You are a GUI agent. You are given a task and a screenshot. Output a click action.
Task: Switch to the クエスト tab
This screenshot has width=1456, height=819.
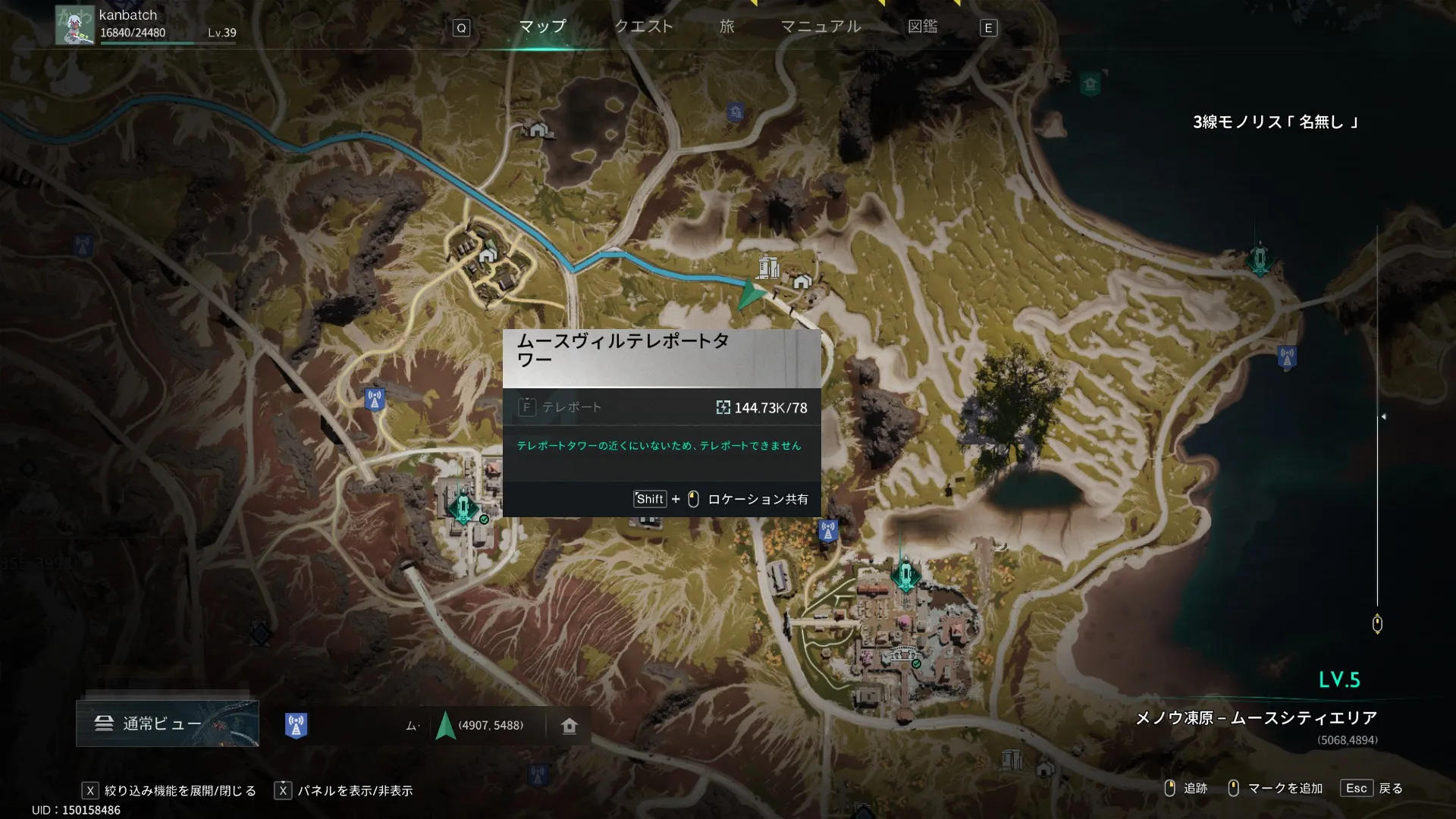[x=643, y=27]
